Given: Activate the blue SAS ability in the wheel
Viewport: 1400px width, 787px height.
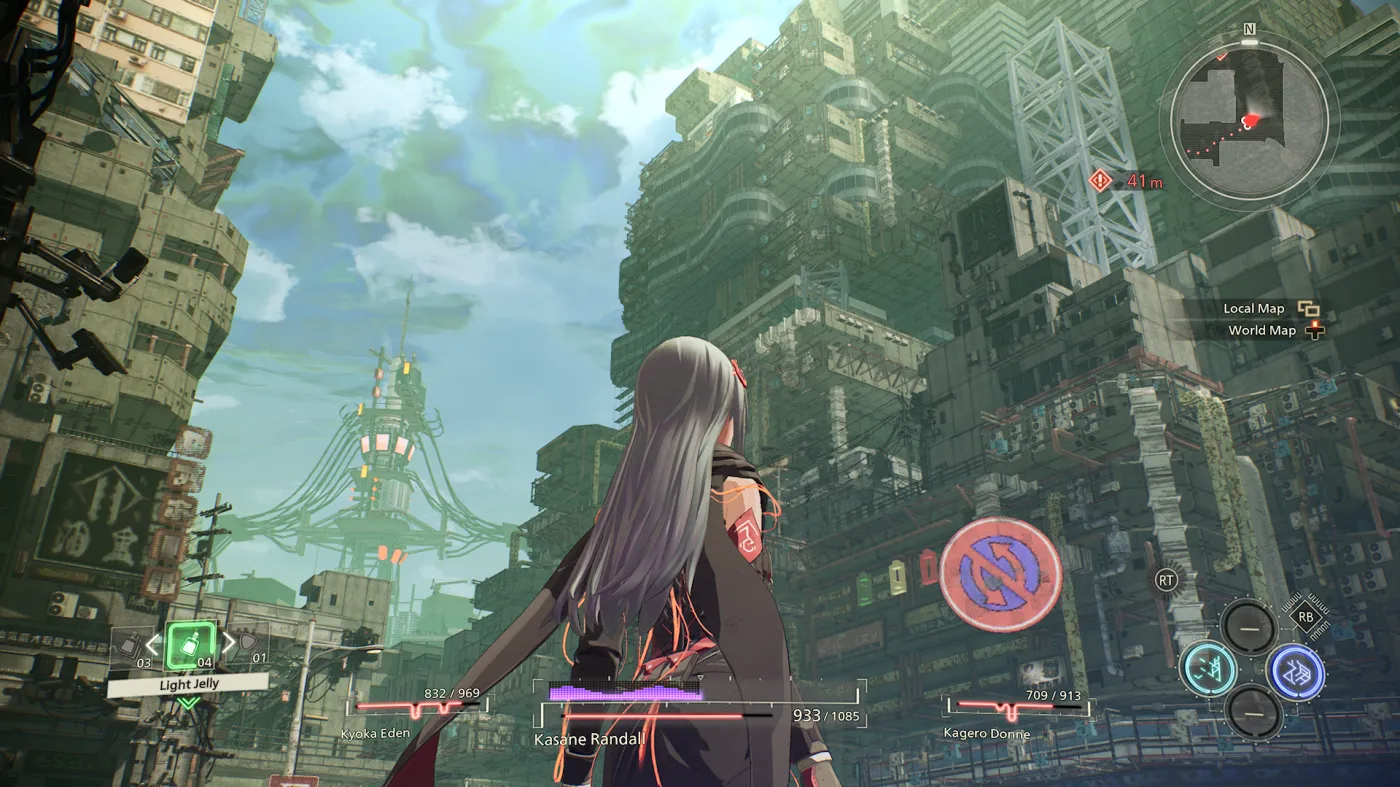Looking at the screenshot, I should (1298, 672).
